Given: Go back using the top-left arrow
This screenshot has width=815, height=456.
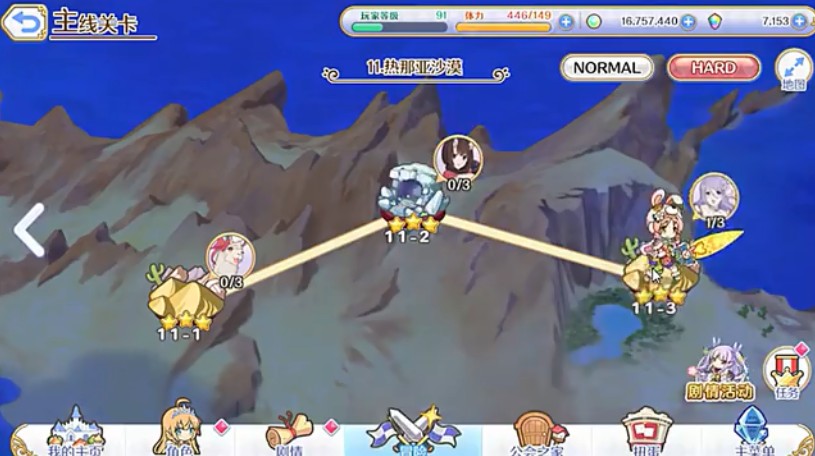Looking at the screenshot, I should click(x=24, y=22).
